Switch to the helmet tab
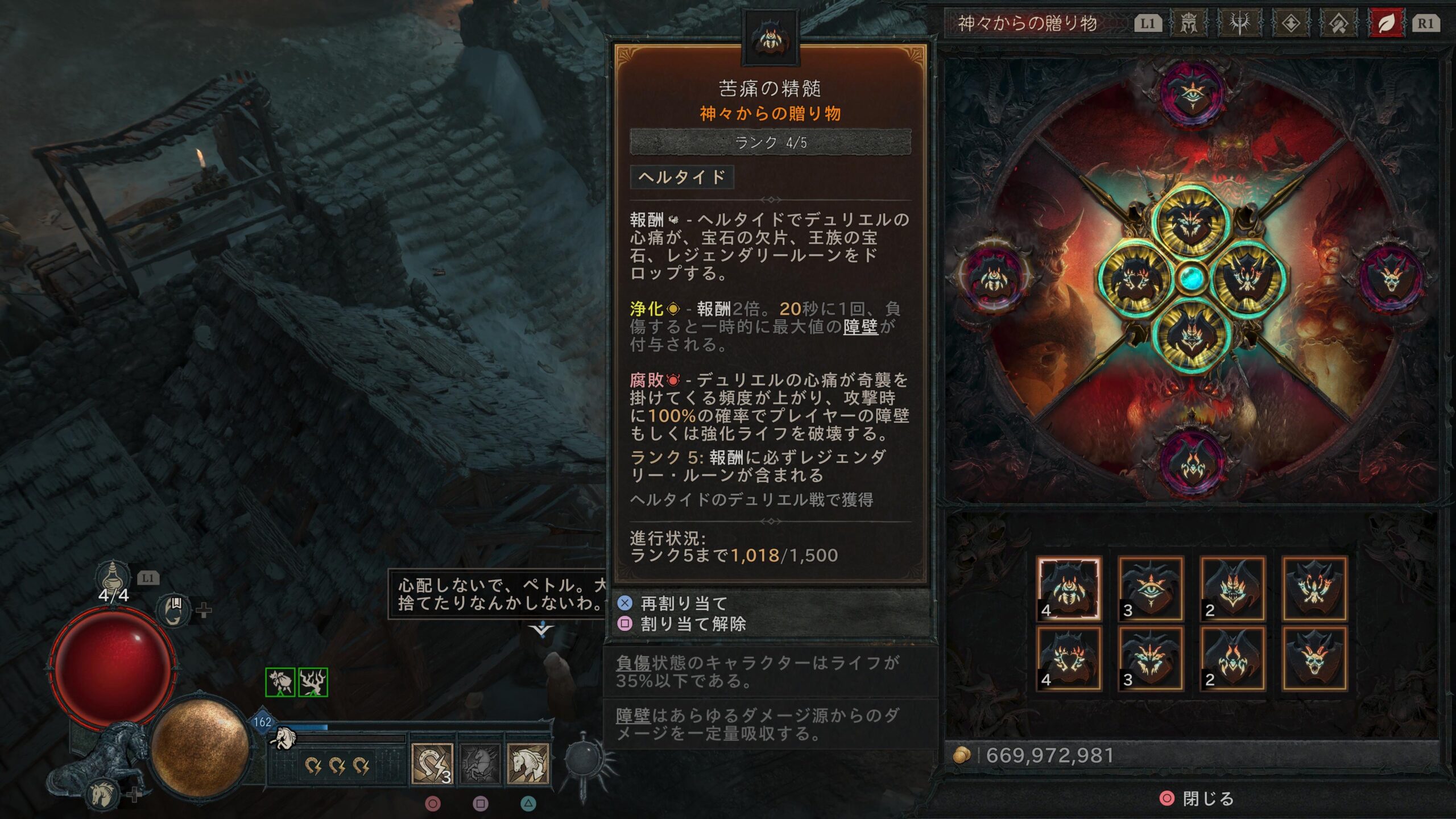 (x=1188, y=23)
